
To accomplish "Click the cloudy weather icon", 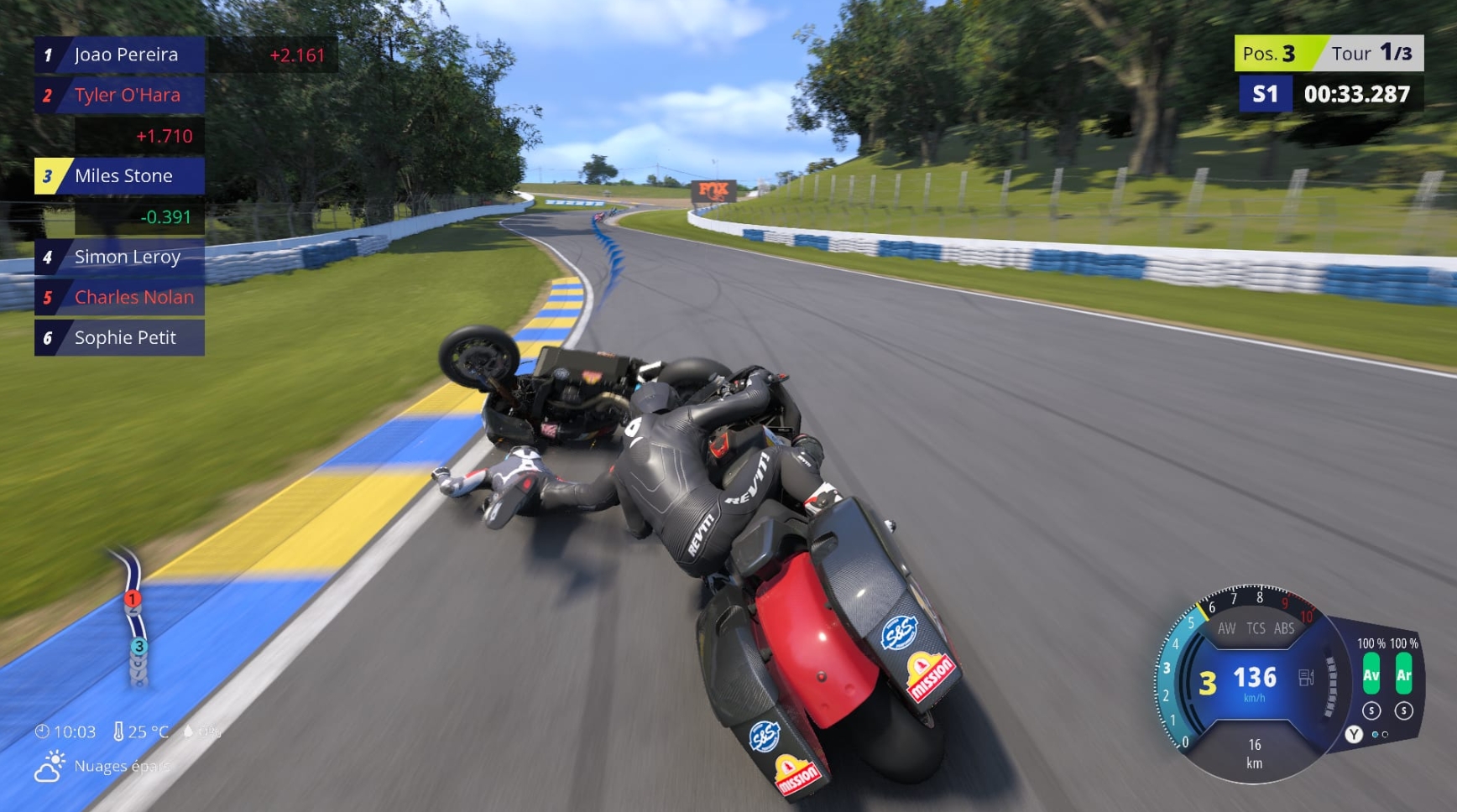I will tap(50, 767).
